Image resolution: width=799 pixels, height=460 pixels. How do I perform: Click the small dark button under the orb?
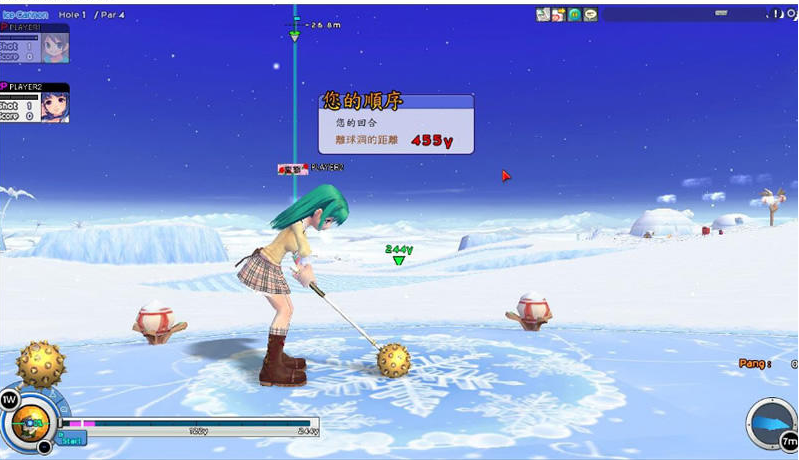45,447
